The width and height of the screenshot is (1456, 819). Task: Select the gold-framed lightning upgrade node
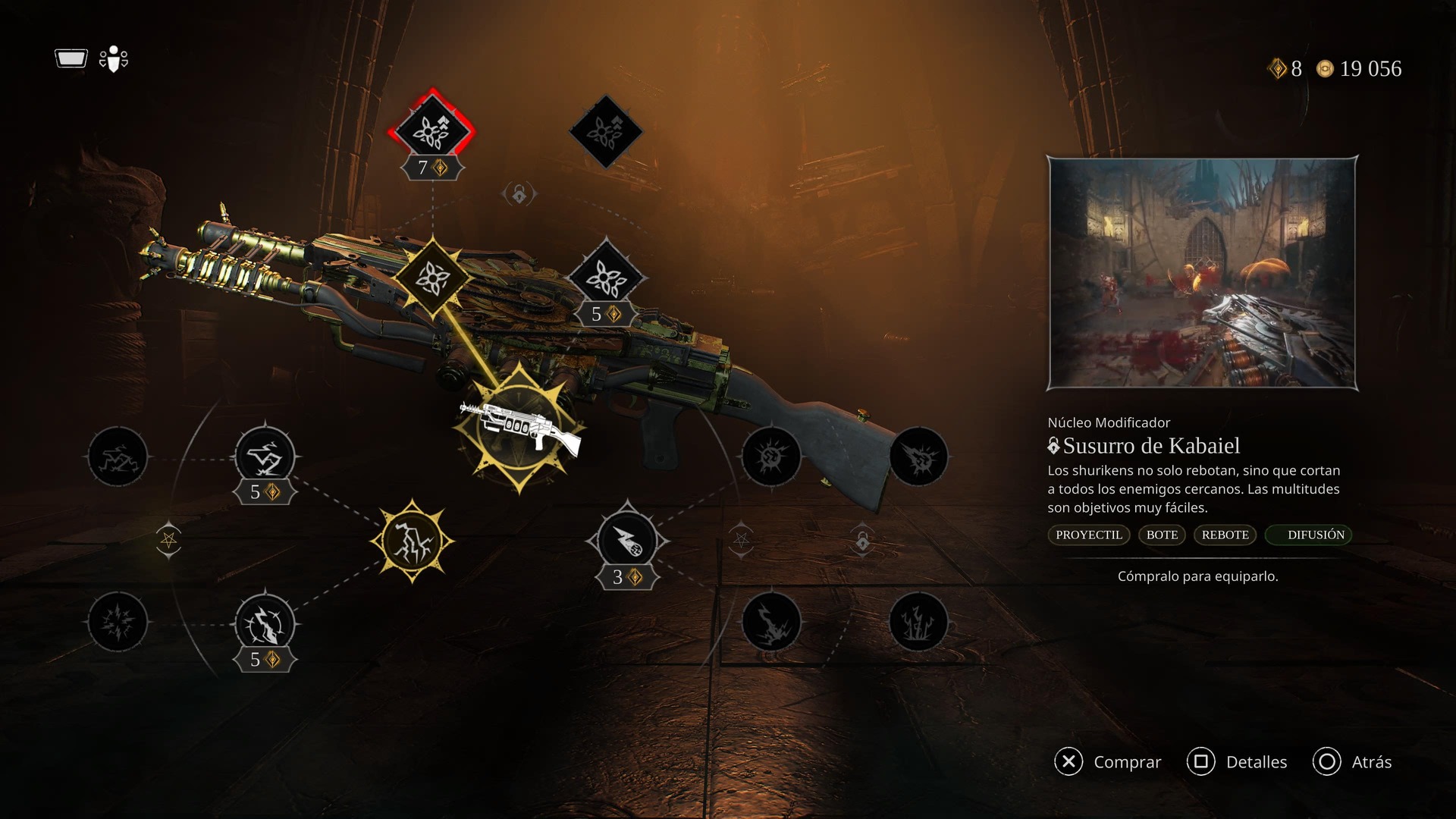click(412, 541)
